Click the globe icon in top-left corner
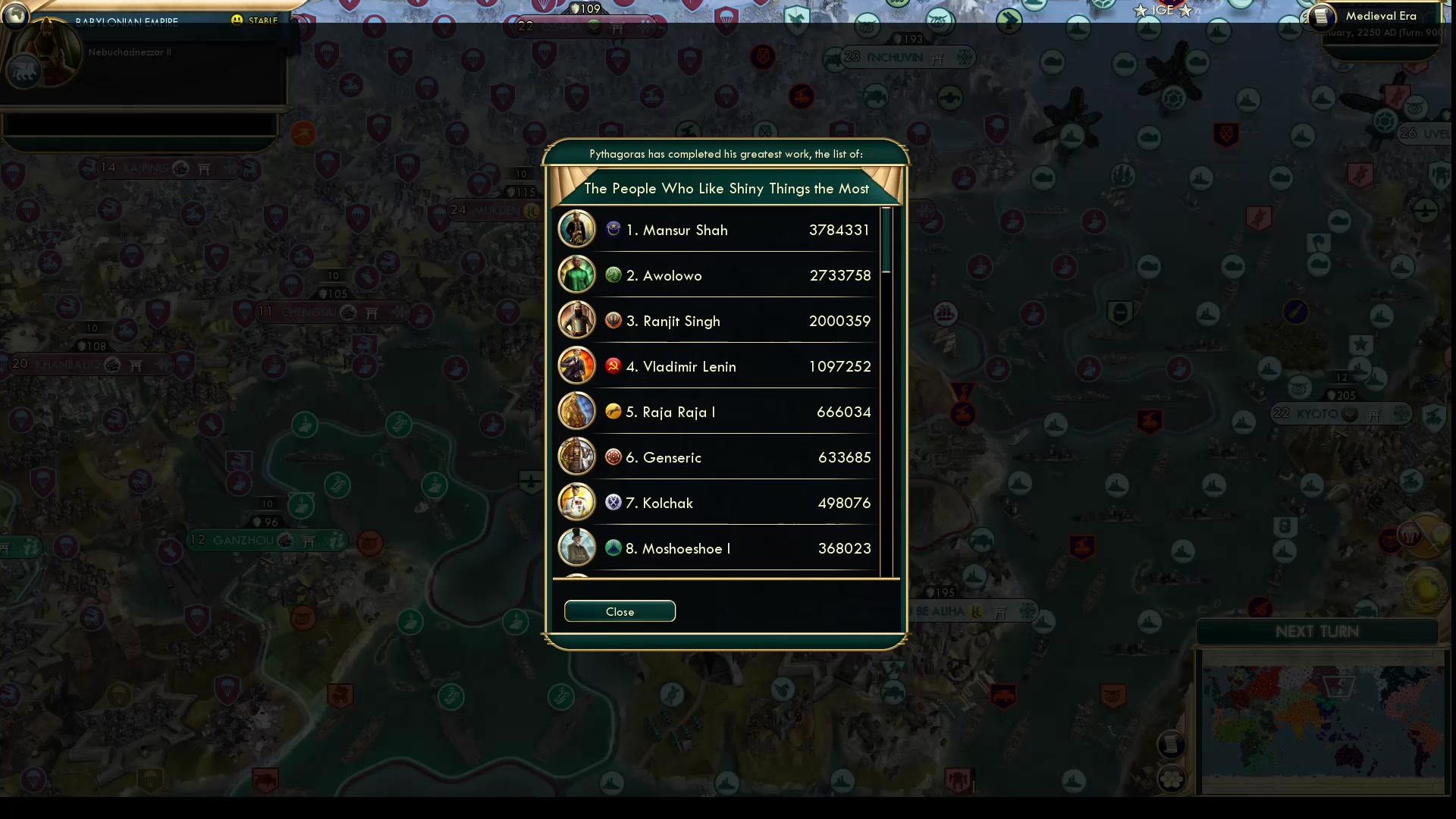Viewport: 1456px width, 819px height. point(15,15)
